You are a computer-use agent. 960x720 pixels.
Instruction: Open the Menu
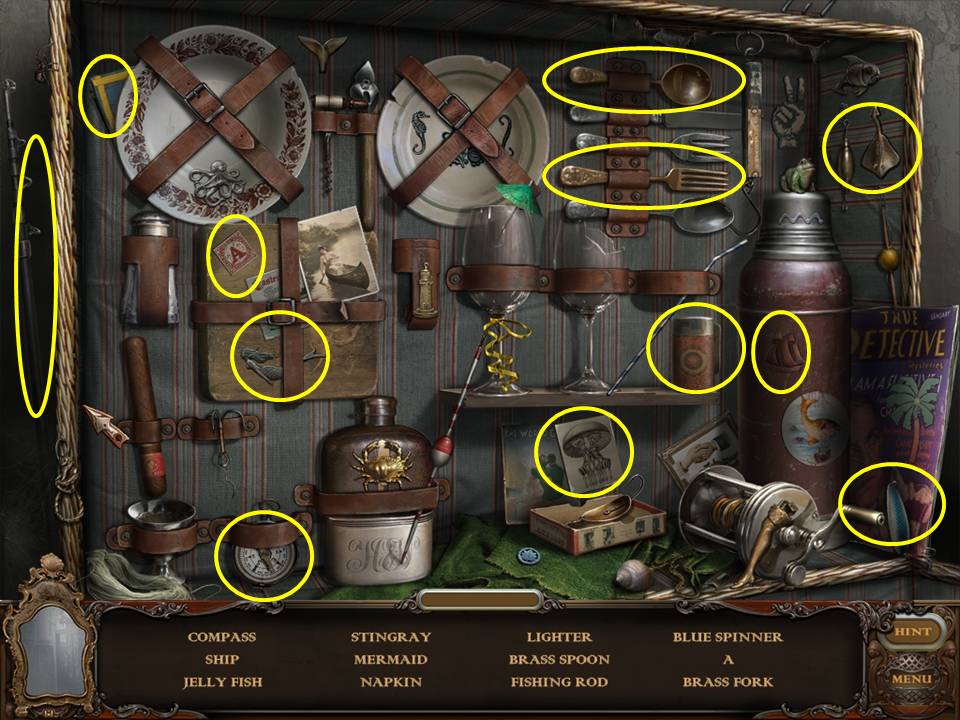[x=911, y=679]
